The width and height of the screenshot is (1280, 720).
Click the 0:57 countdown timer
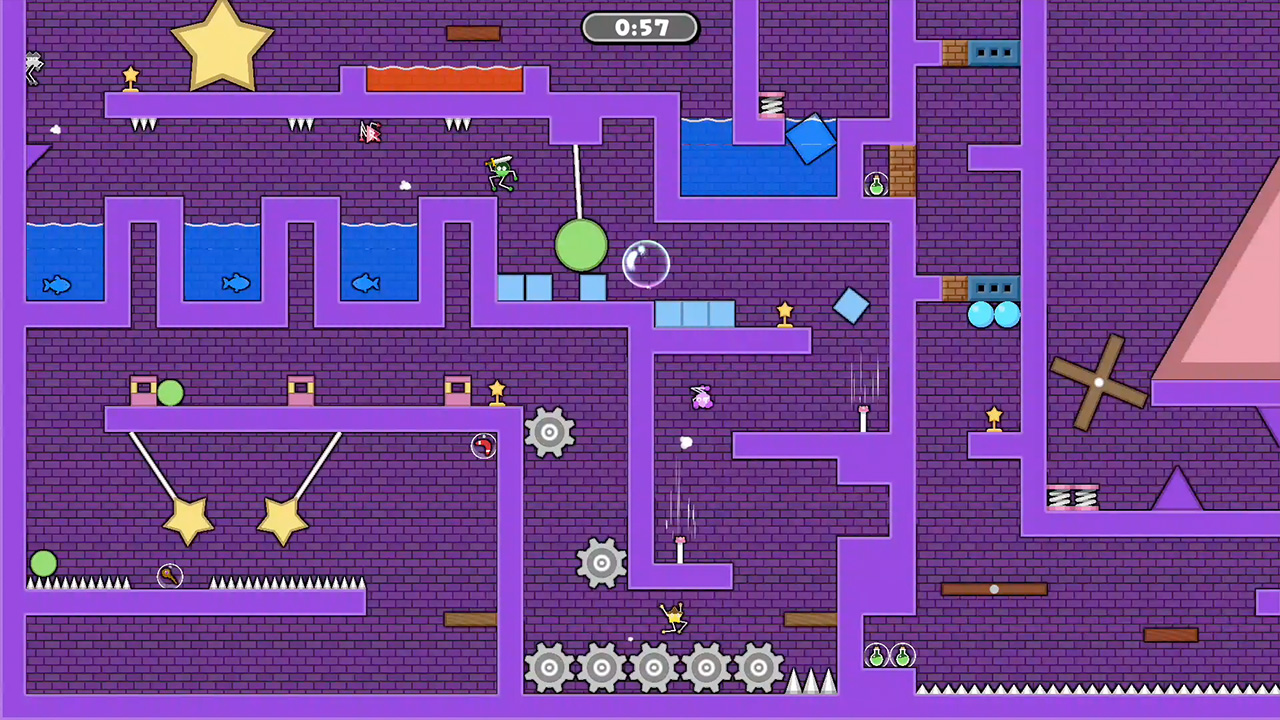click(x=640, y=28)
